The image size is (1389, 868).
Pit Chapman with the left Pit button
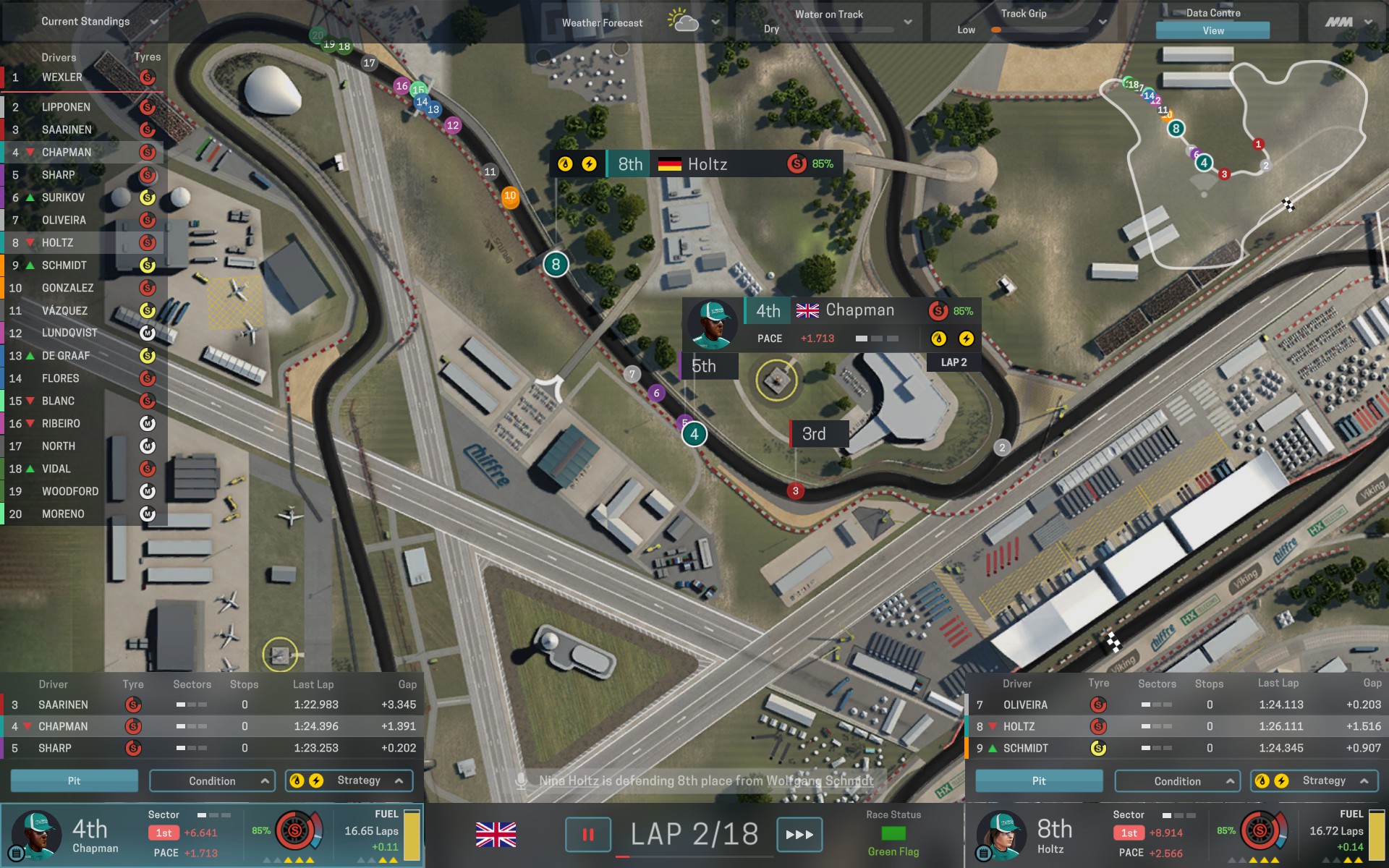point(74,781)
